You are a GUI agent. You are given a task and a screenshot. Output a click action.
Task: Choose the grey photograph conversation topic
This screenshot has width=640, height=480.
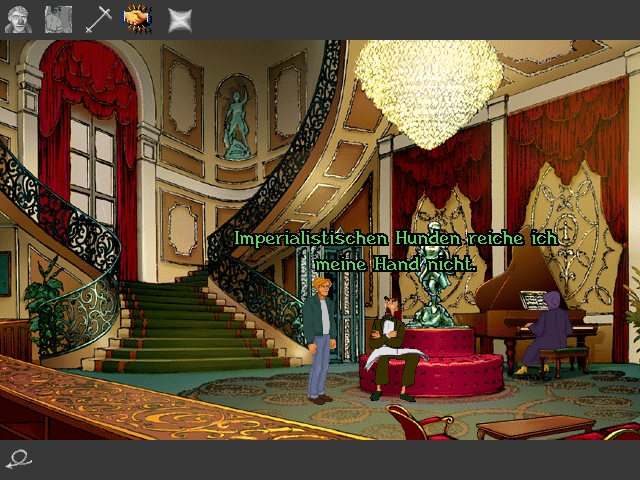coord(58,19)
